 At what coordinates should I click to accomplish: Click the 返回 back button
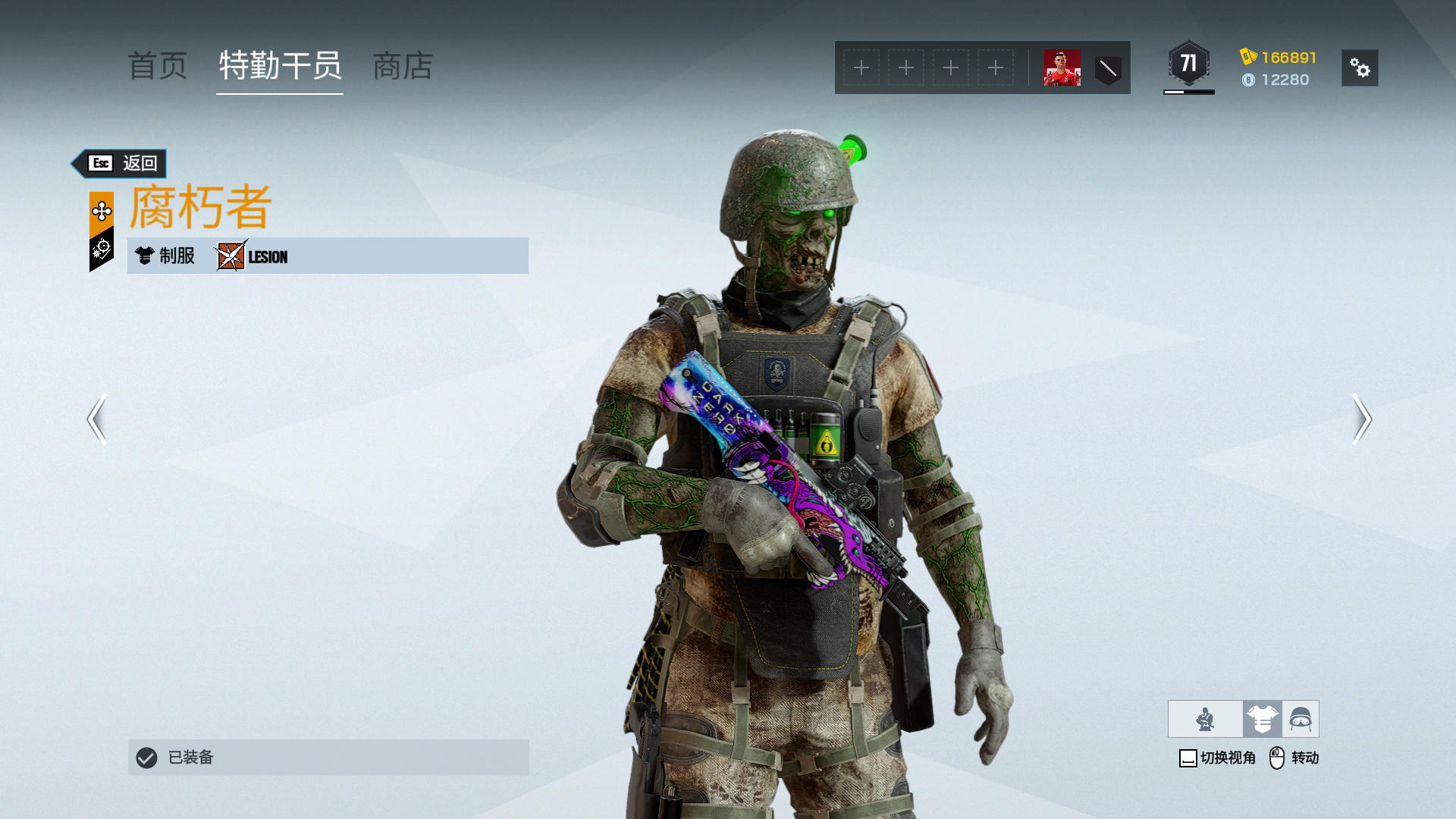121,163
